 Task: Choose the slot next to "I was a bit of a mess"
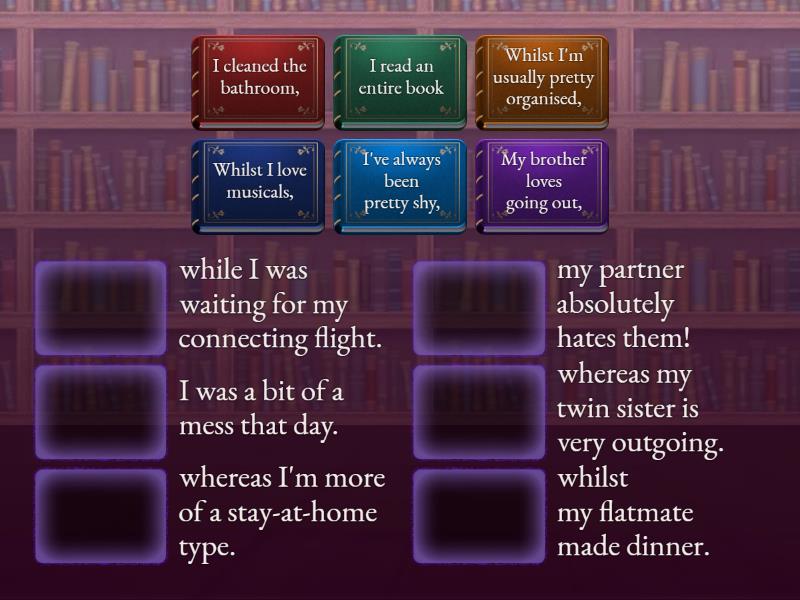click(x=101, y=412)
